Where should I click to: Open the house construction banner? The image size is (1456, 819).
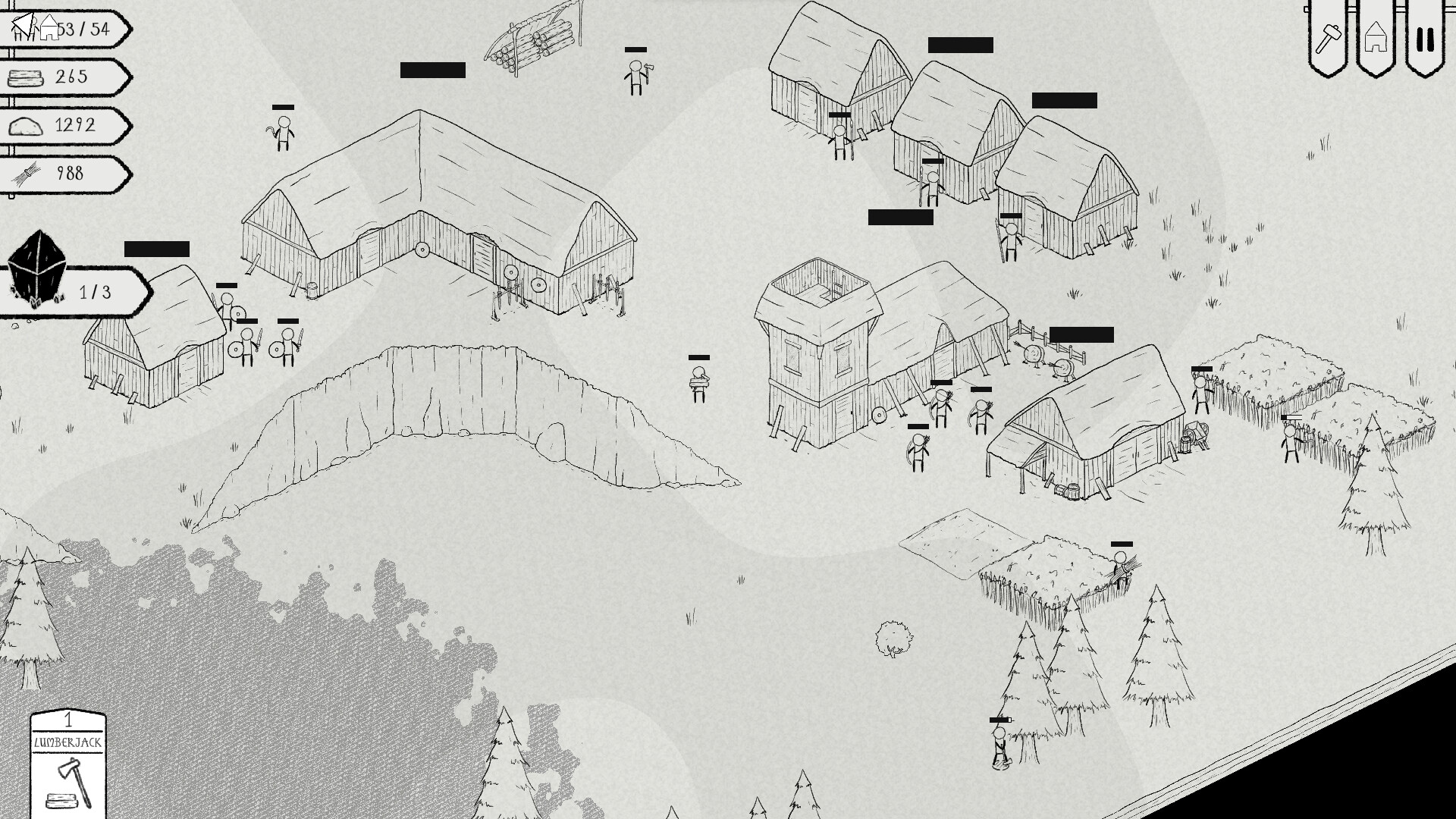1377,34
